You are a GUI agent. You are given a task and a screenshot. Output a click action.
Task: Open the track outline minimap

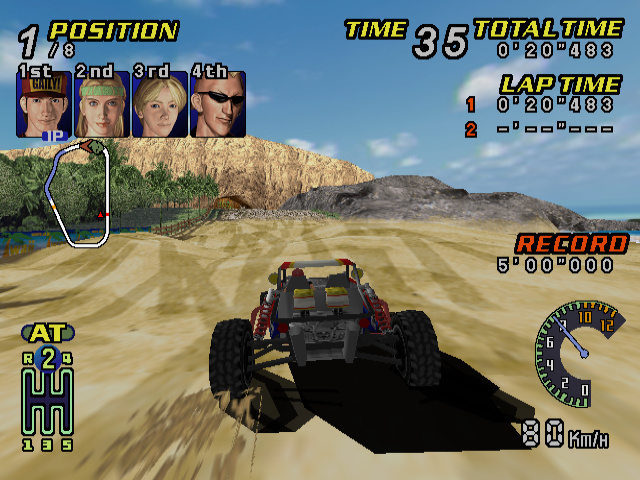80,192
